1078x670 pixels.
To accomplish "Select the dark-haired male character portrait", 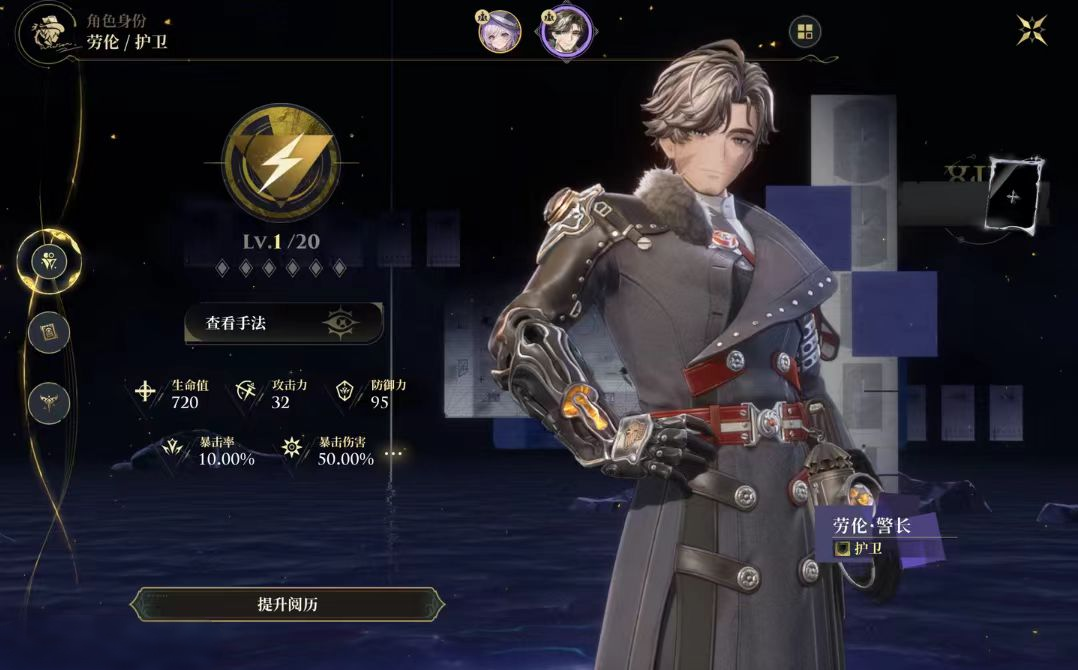I will pyautogui.click(x=566, y=31).
